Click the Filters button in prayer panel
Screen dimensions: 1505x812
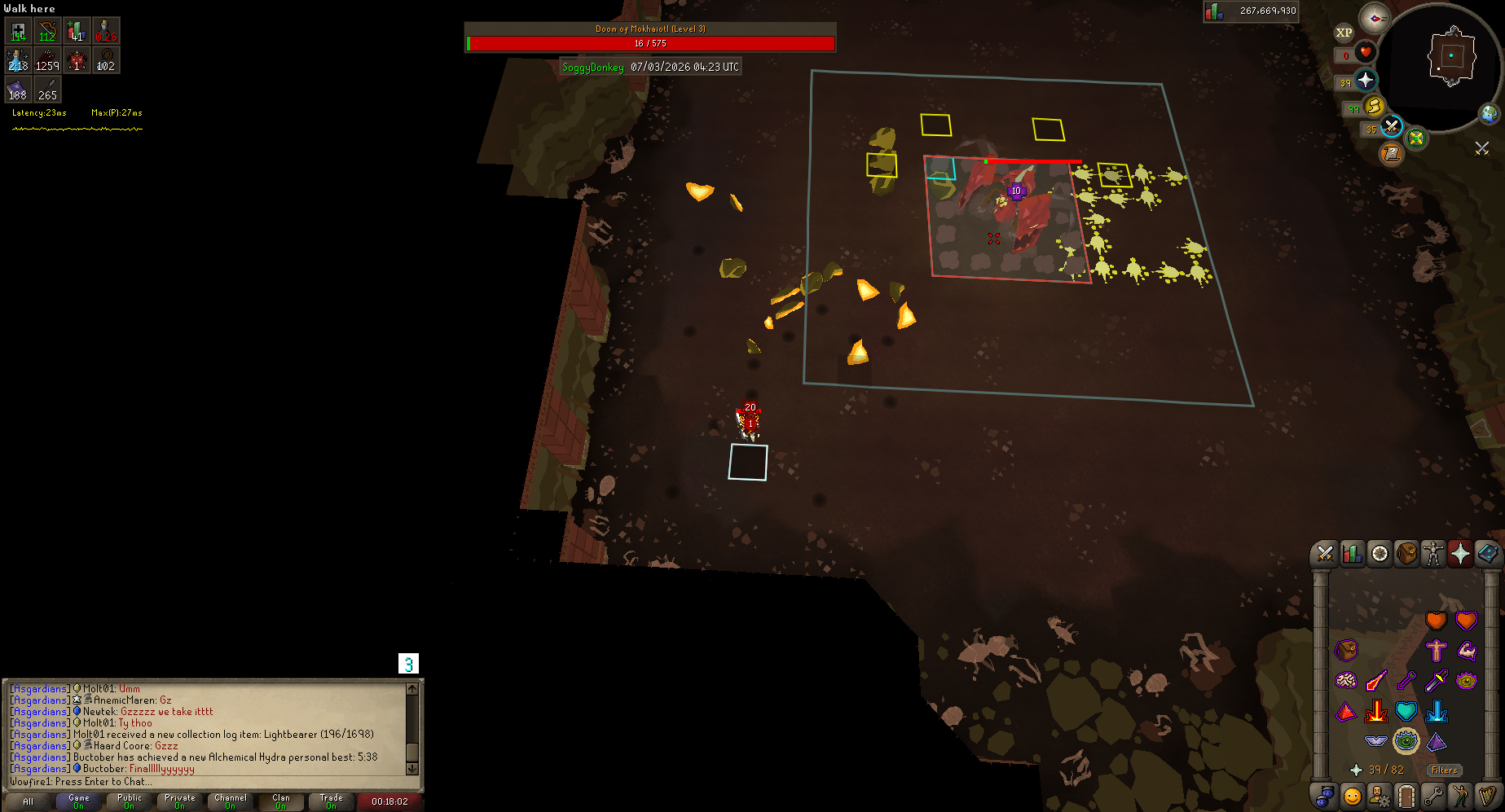tap(1444, 770)
